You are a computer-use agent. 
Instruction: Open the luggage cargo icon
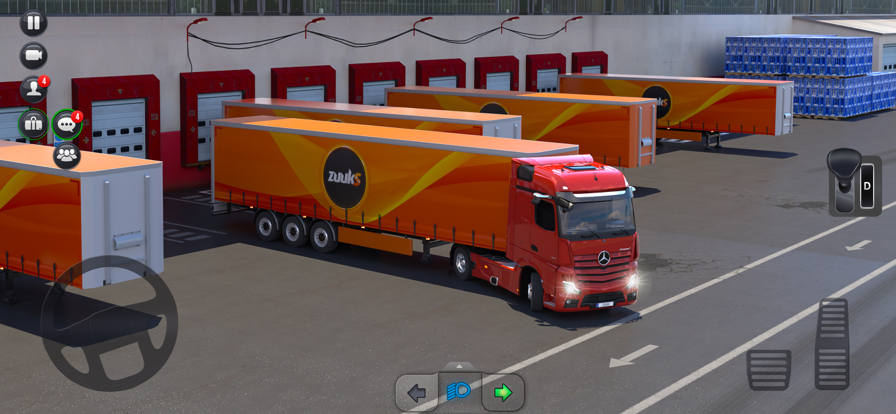(x=33, y=124)
